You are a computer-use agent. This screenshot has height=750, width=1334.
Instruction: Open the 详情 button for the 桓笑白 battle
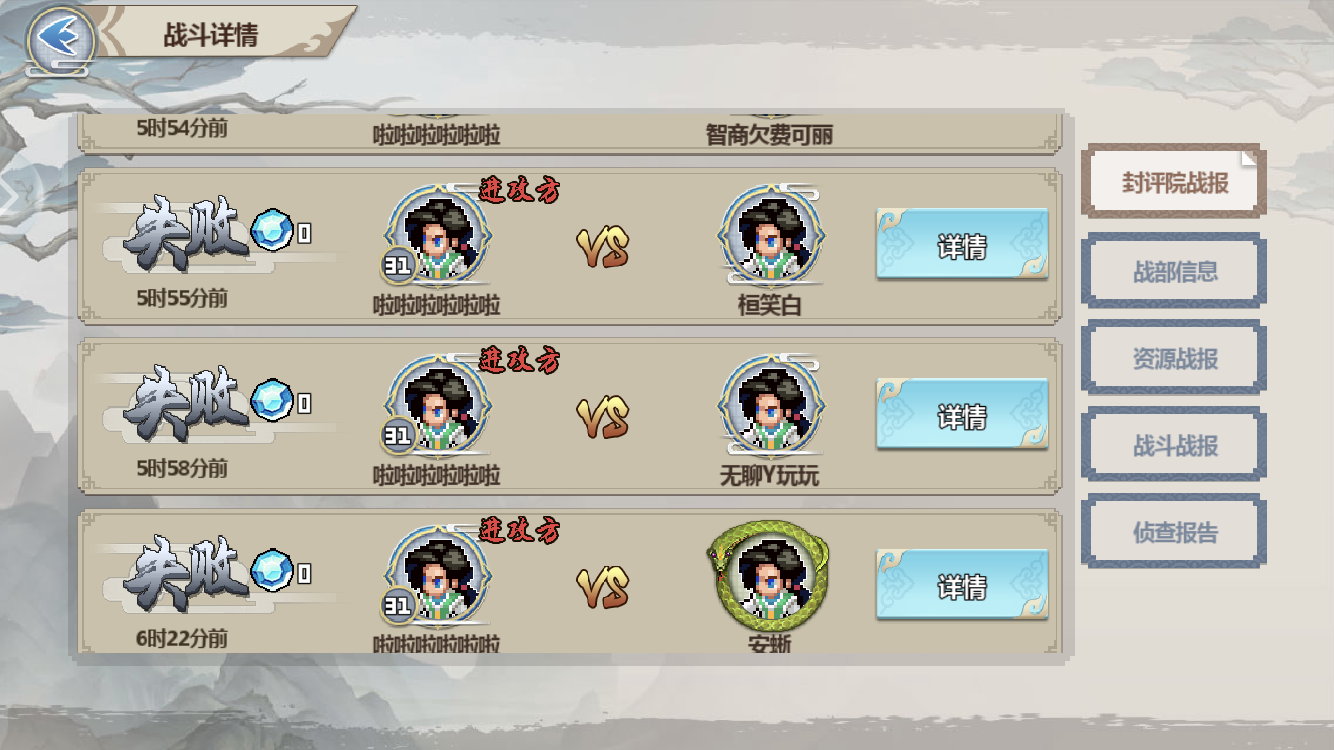pos(962,243)
